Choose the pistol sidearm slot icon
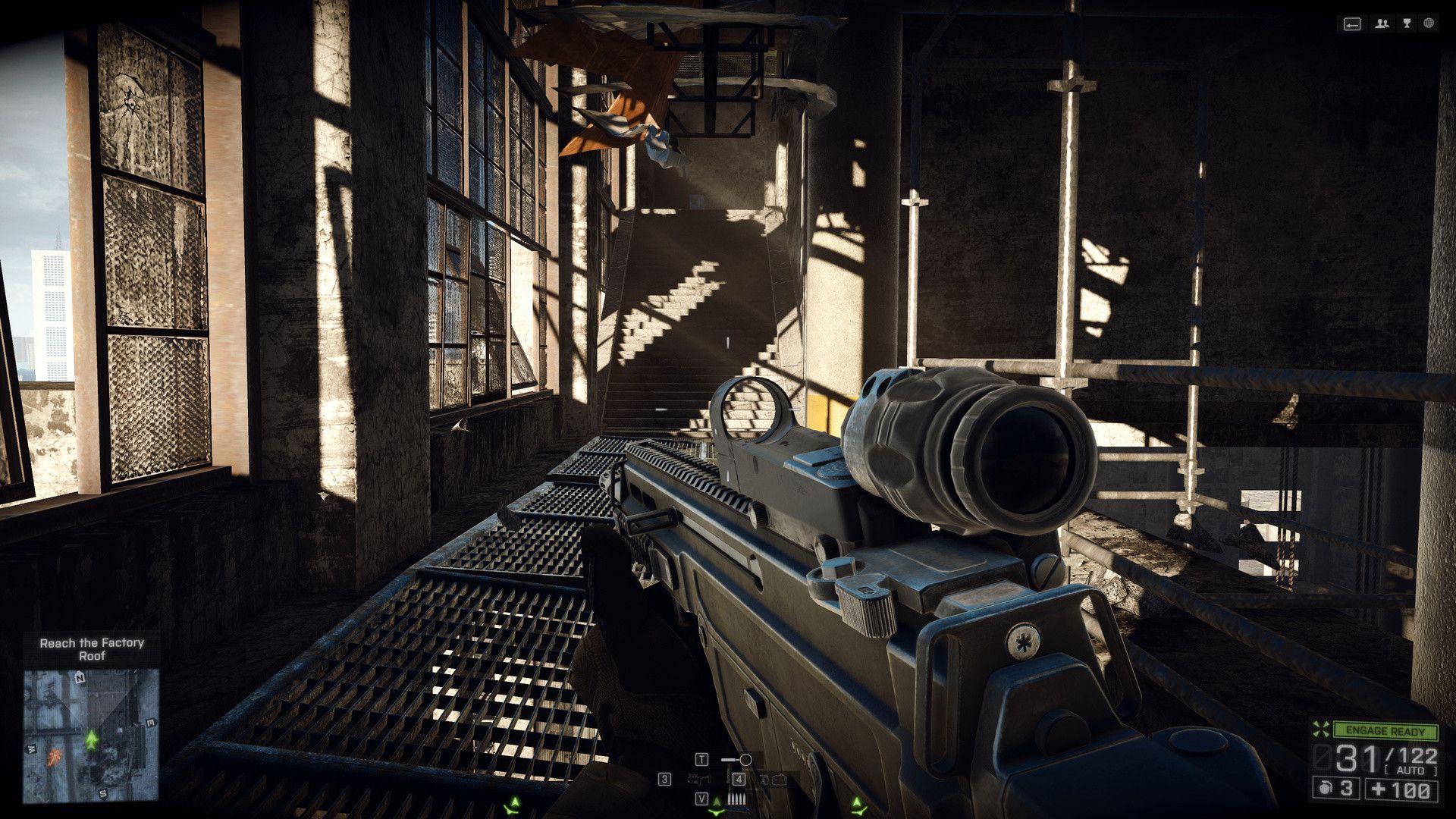The height and width of the screenshot is (819, 1456). click(700, 779)
